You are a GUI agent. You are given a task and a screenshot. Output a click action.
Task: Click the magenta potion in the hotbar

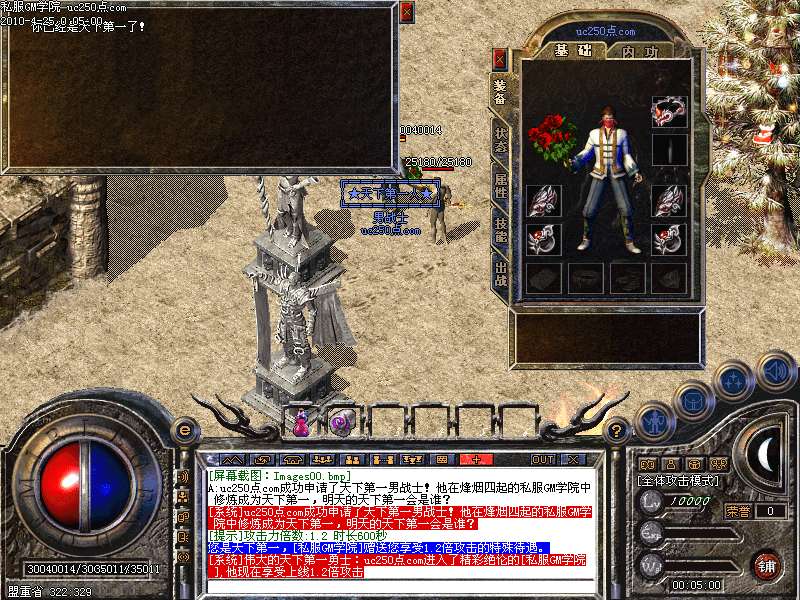pyautogui.click(x=300, y=422)
